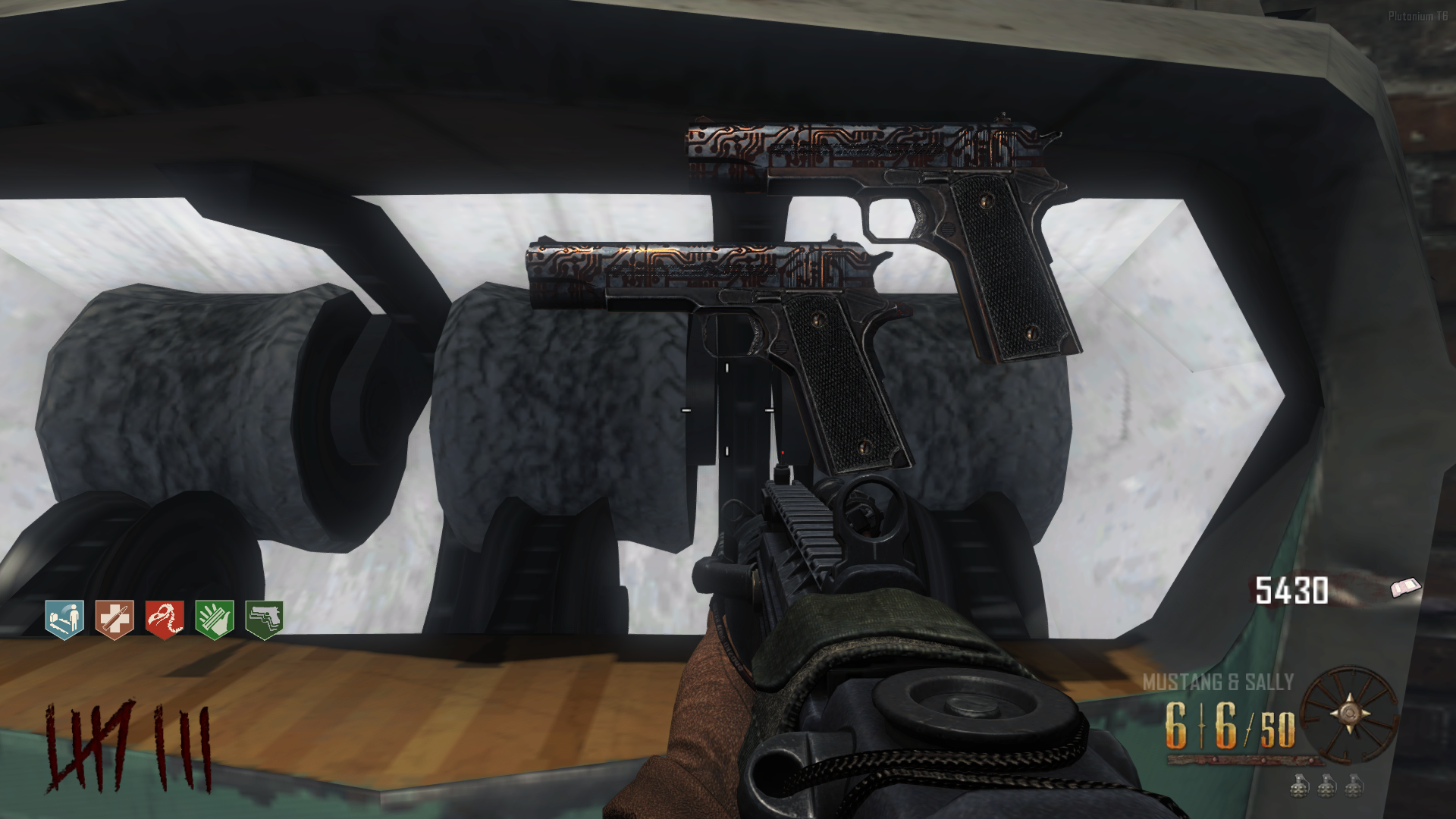Image resolution: width=1456 pixels, height=819 pixels.
Task: Choose the red Vulture Aid perk icon
Action: 165,620
